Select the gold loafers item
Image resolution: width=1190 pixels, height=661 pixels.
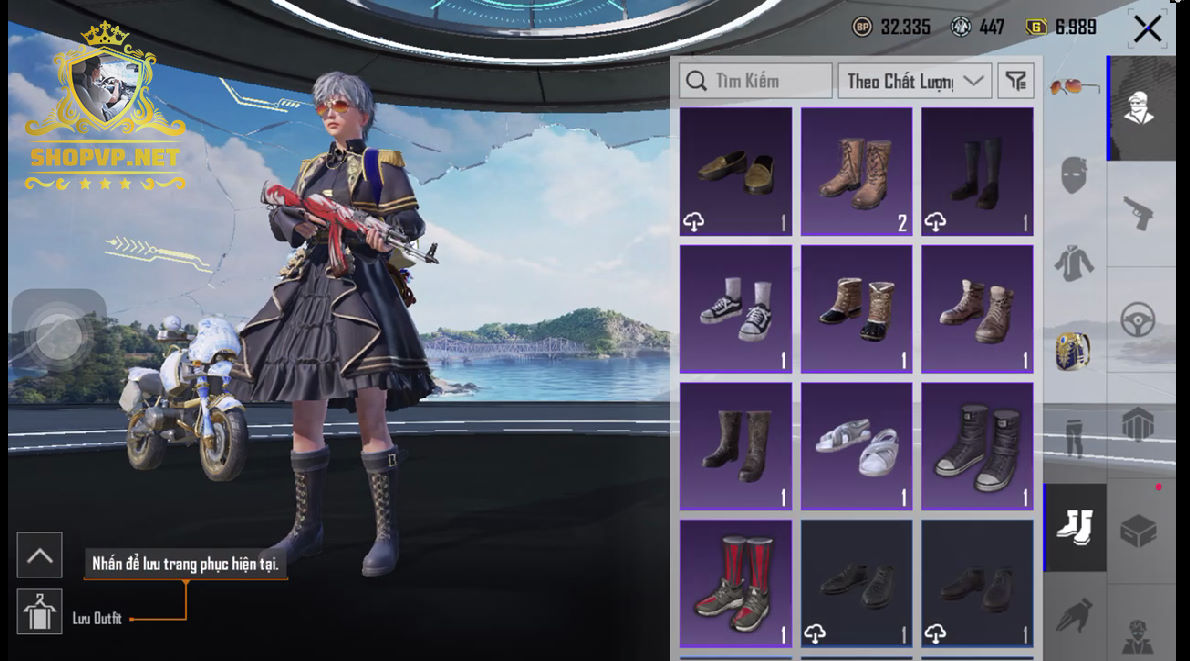(736, 171)
